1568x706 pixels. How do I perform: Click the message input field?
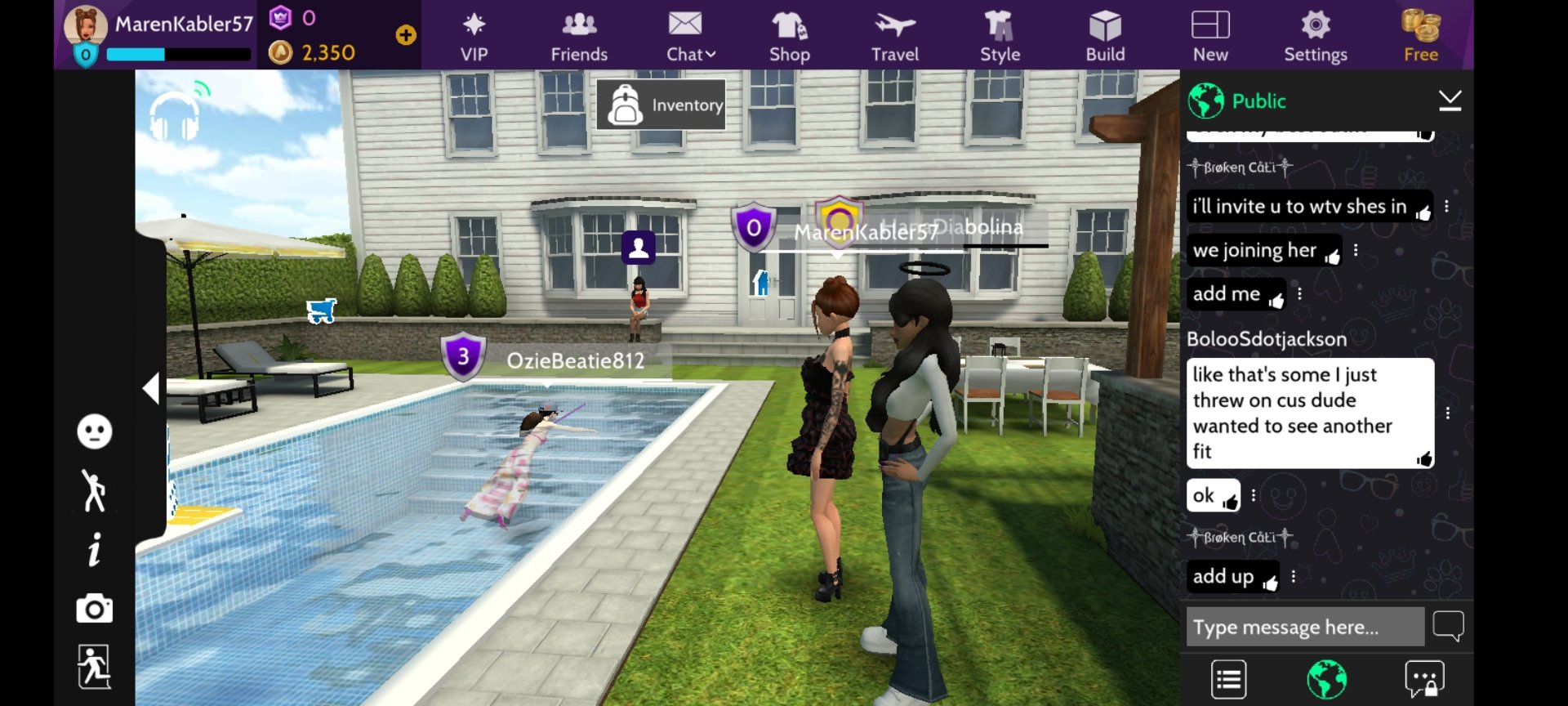click(x=1304, y=627)
